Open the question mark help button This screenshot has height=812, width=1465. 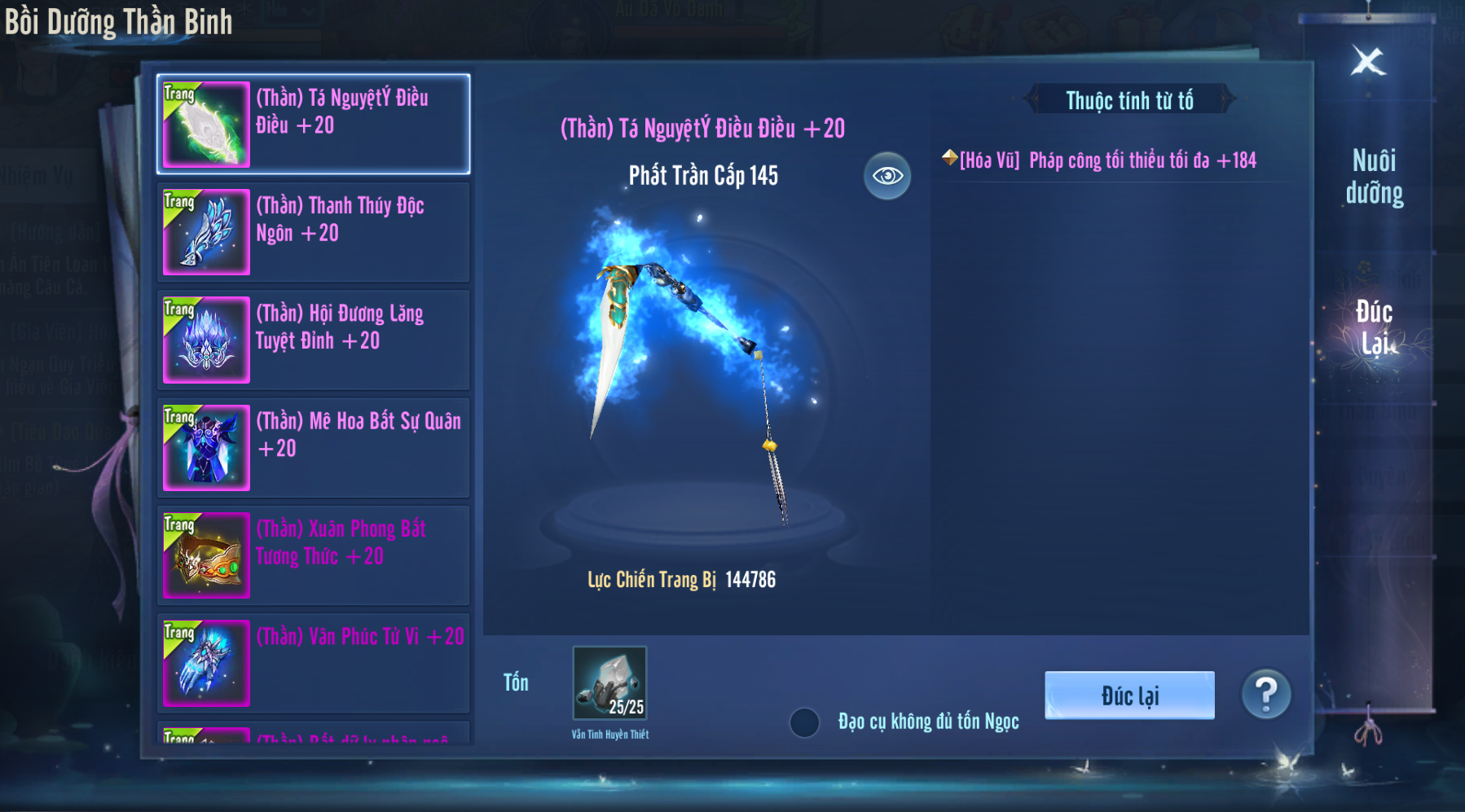click(x=1265, y=695)
